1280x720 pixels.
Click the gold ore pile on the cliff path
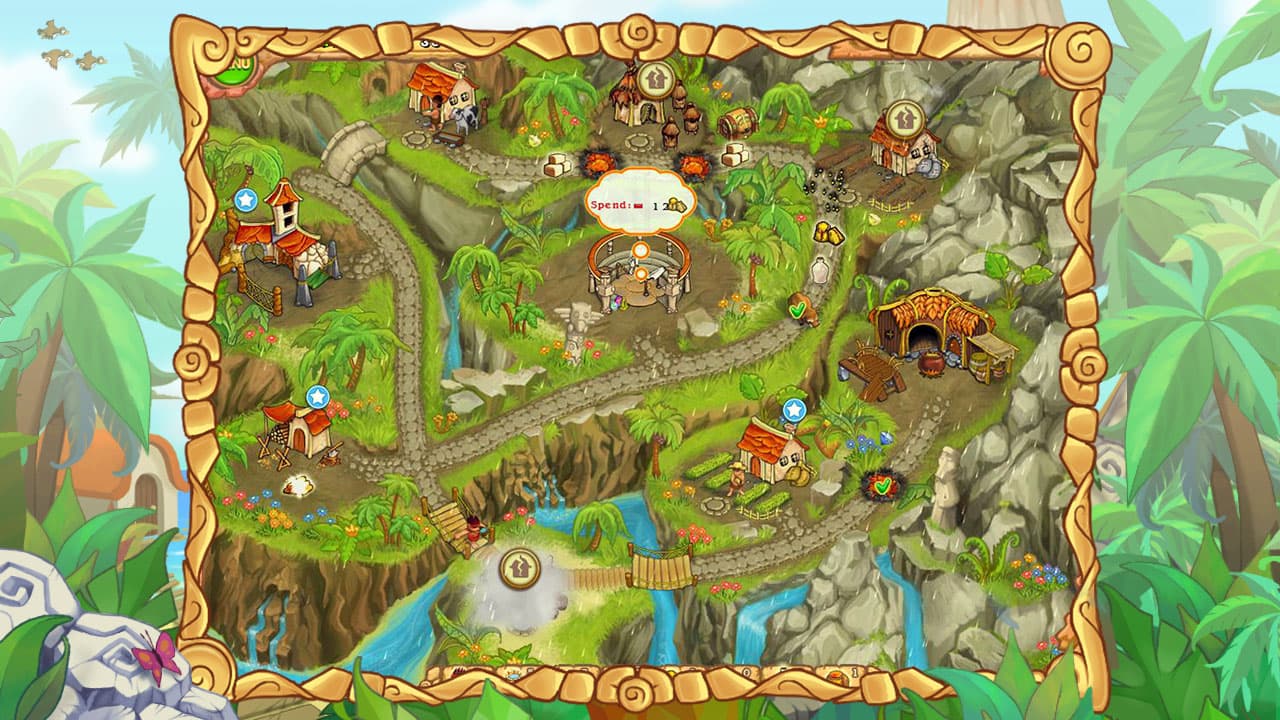(831, 234)
